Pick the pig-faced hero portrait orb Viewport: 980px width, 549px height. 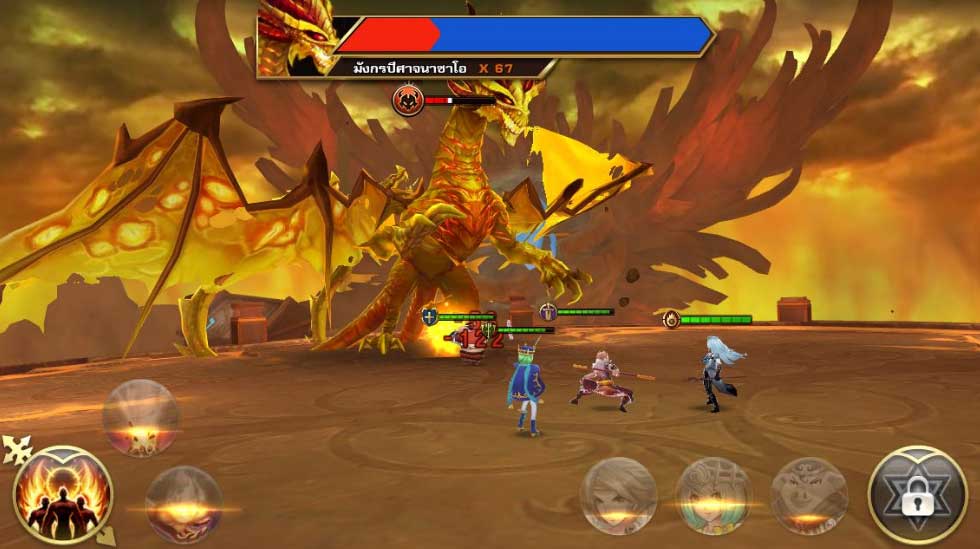(x=809, y=495)
